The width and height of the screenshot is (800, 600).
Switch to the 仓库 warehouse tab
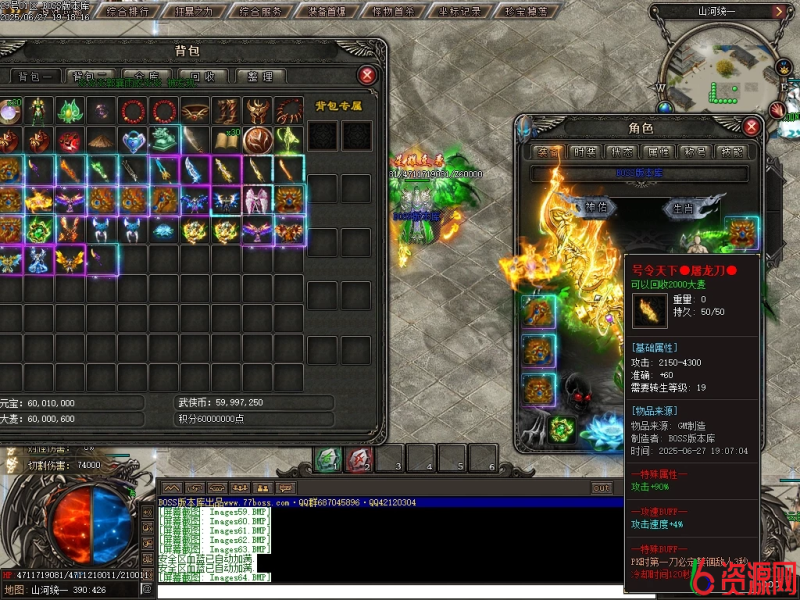pos(146,76)
